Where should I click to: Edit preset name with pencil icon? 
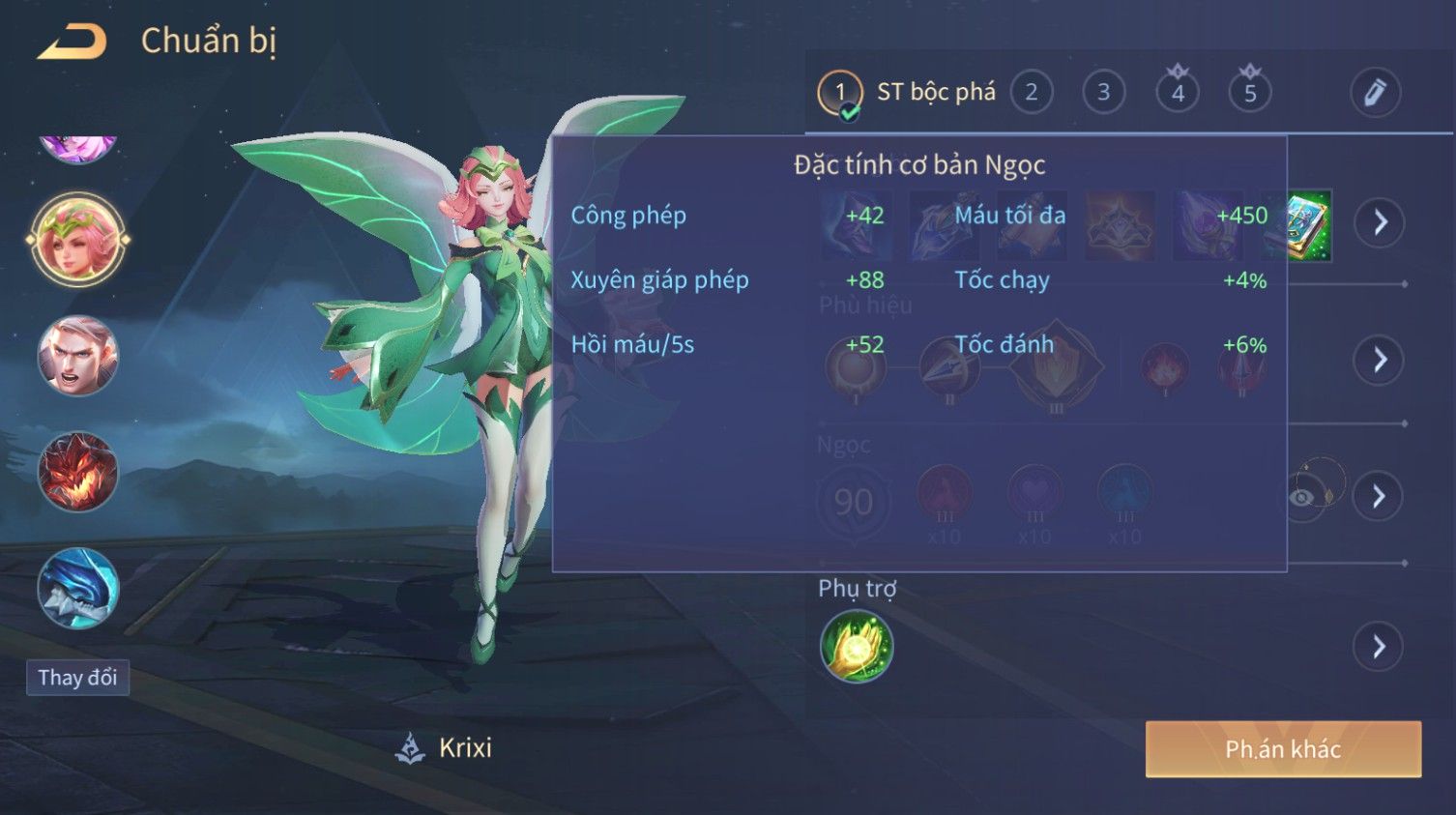click(x=1374, y=93)
